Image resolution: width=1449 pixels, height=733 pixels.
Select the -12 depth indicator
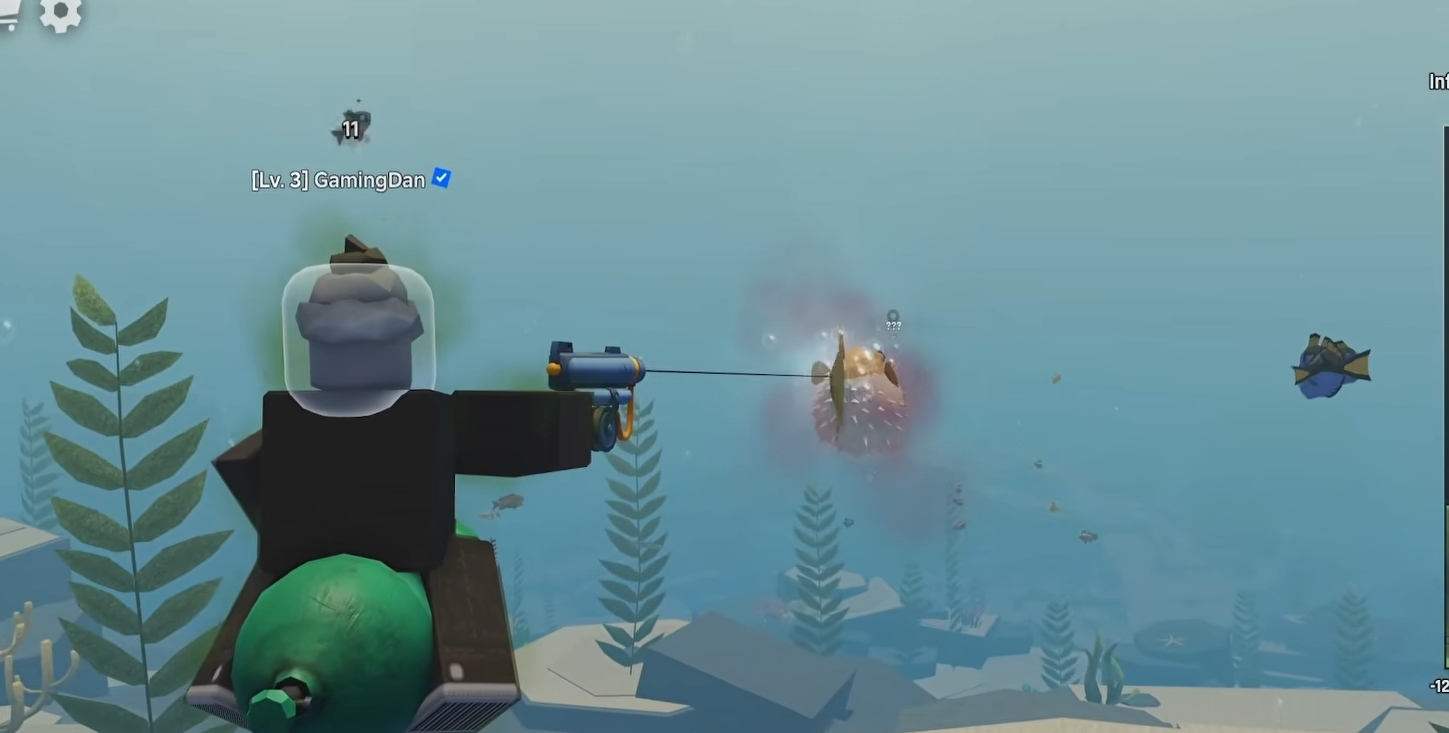pyautogui.click(x=1440, y=687)
